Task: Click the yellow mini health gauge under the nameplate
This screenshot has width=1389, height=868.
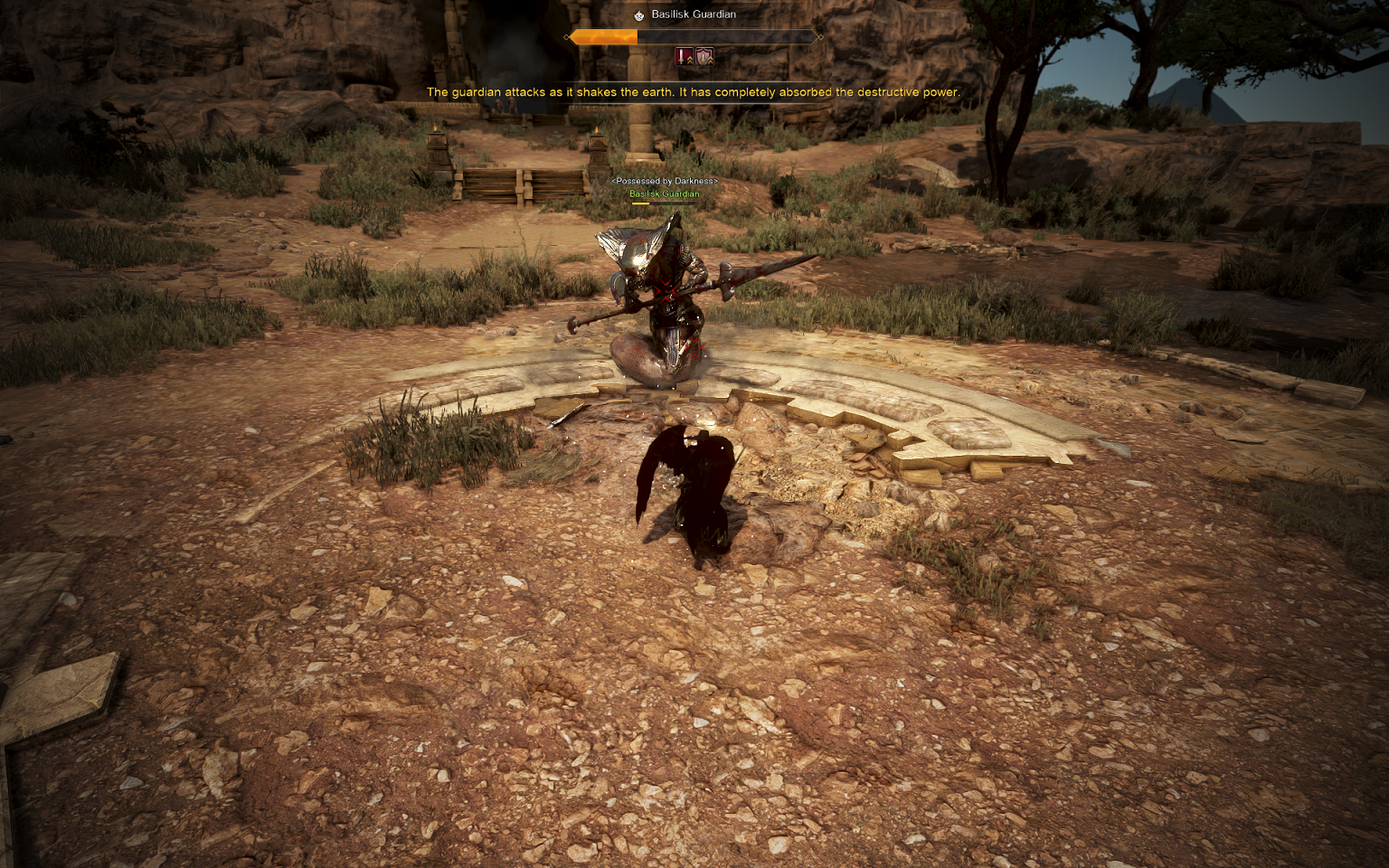Action: click(643, 203)
